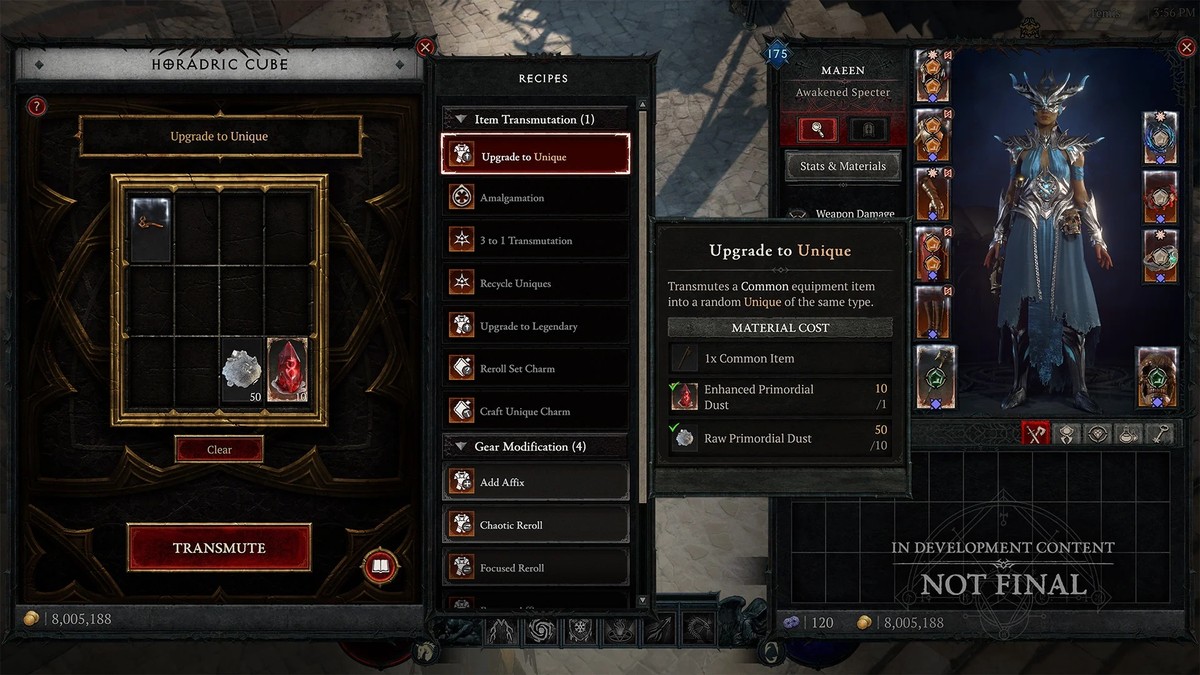
Task: Close the character inventory window
Action: pyautogui.click(x=1186, y=47)
